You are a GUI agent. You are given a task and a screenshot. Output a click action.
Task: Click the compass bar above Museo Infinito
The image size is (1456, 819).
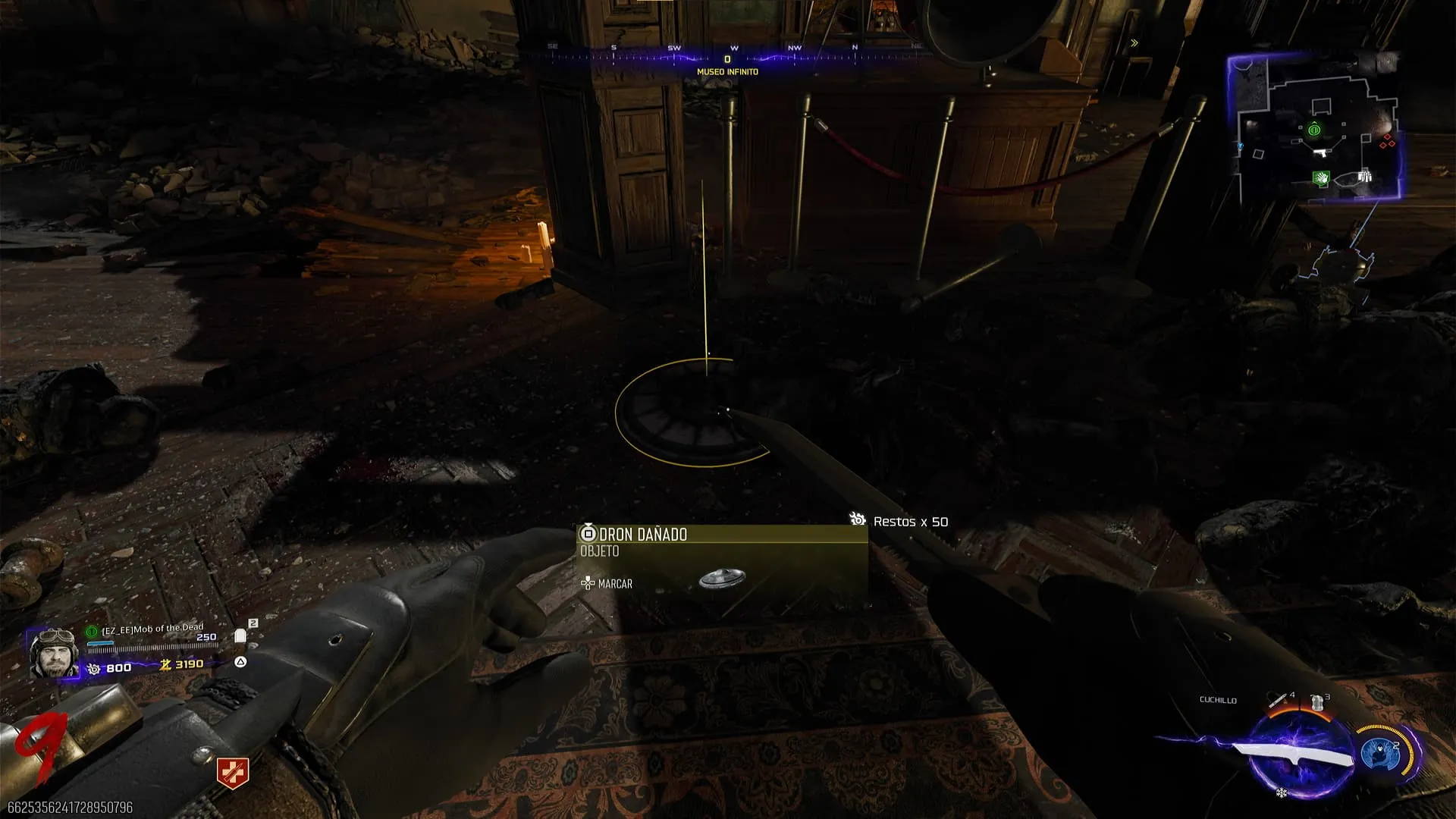(x=728, y=53)
